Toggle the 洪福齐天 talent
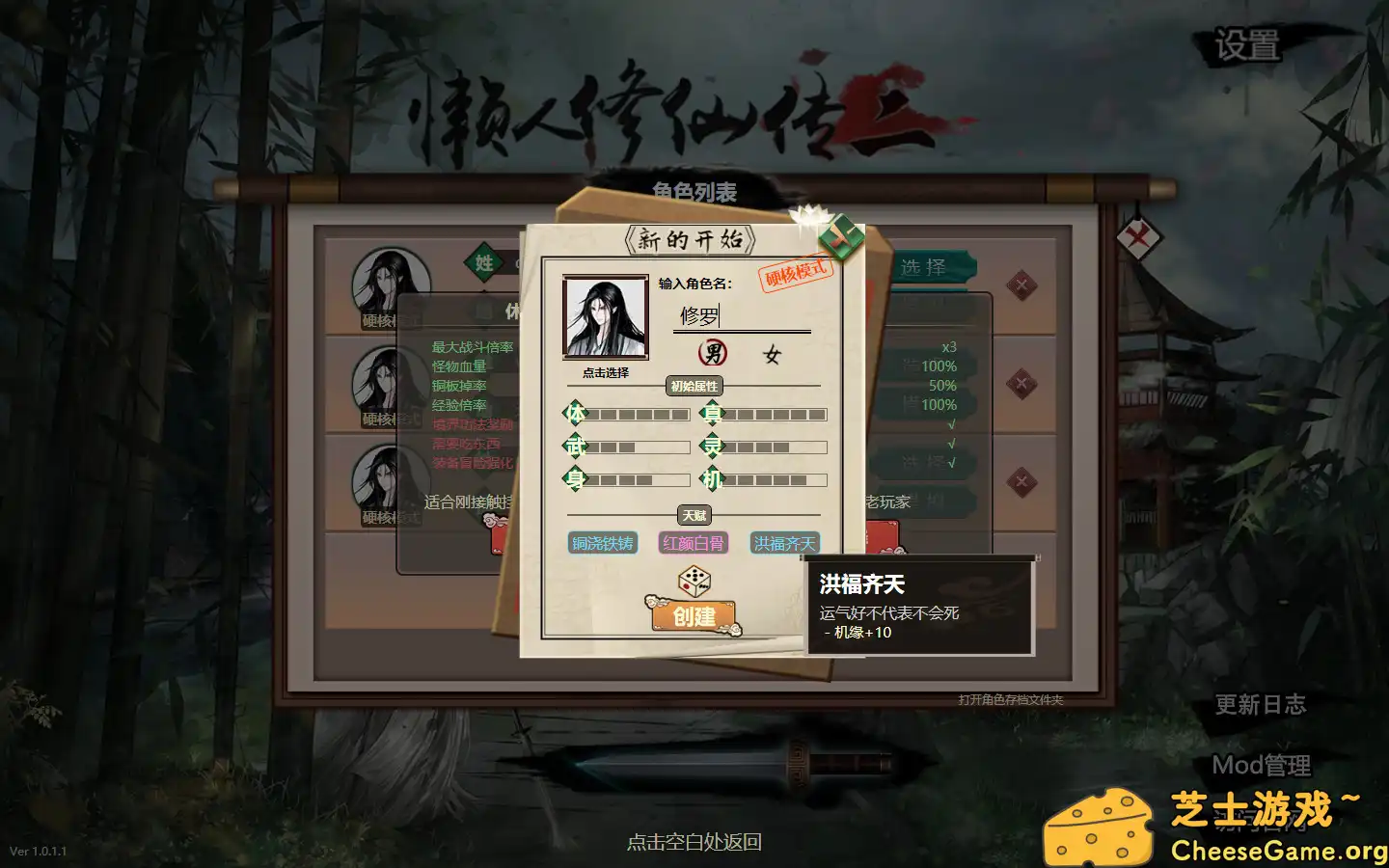1389x868 pixels. click(785, 543)
